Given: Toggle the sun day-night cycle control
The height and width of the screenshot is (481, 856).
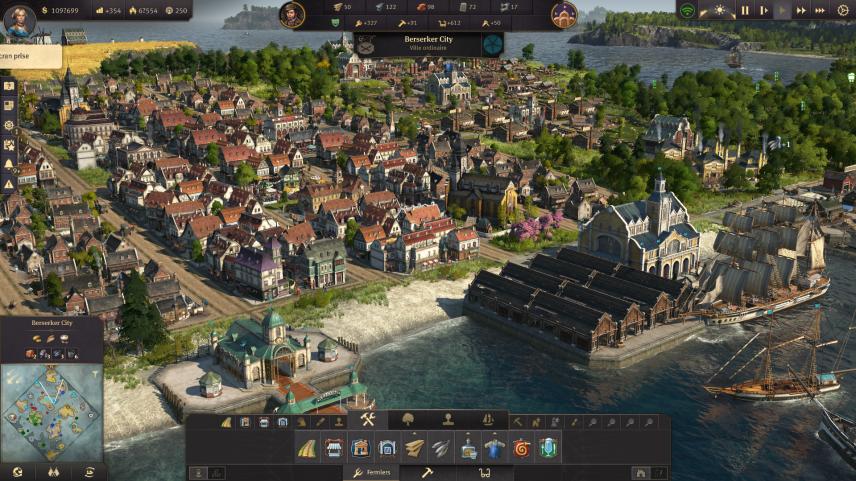Looking at the screenshot, I should (718, 10).
